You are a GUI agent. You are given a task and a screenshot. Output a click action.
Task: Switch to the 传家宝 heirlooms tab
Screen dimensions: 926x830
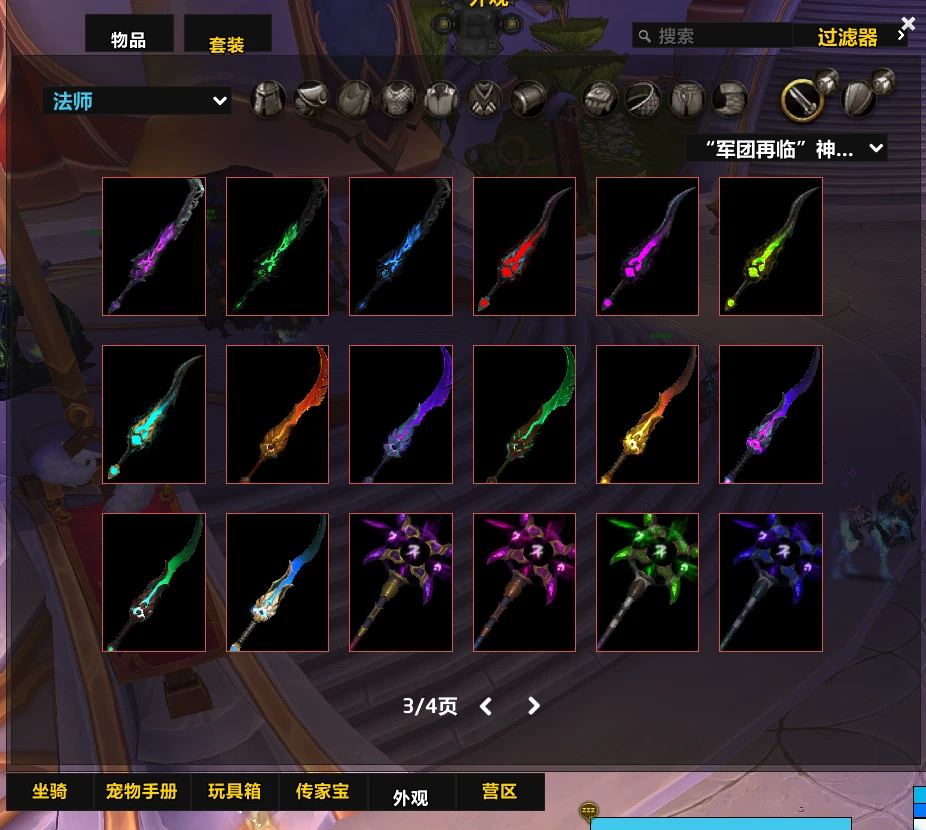(x=322, y=792)
